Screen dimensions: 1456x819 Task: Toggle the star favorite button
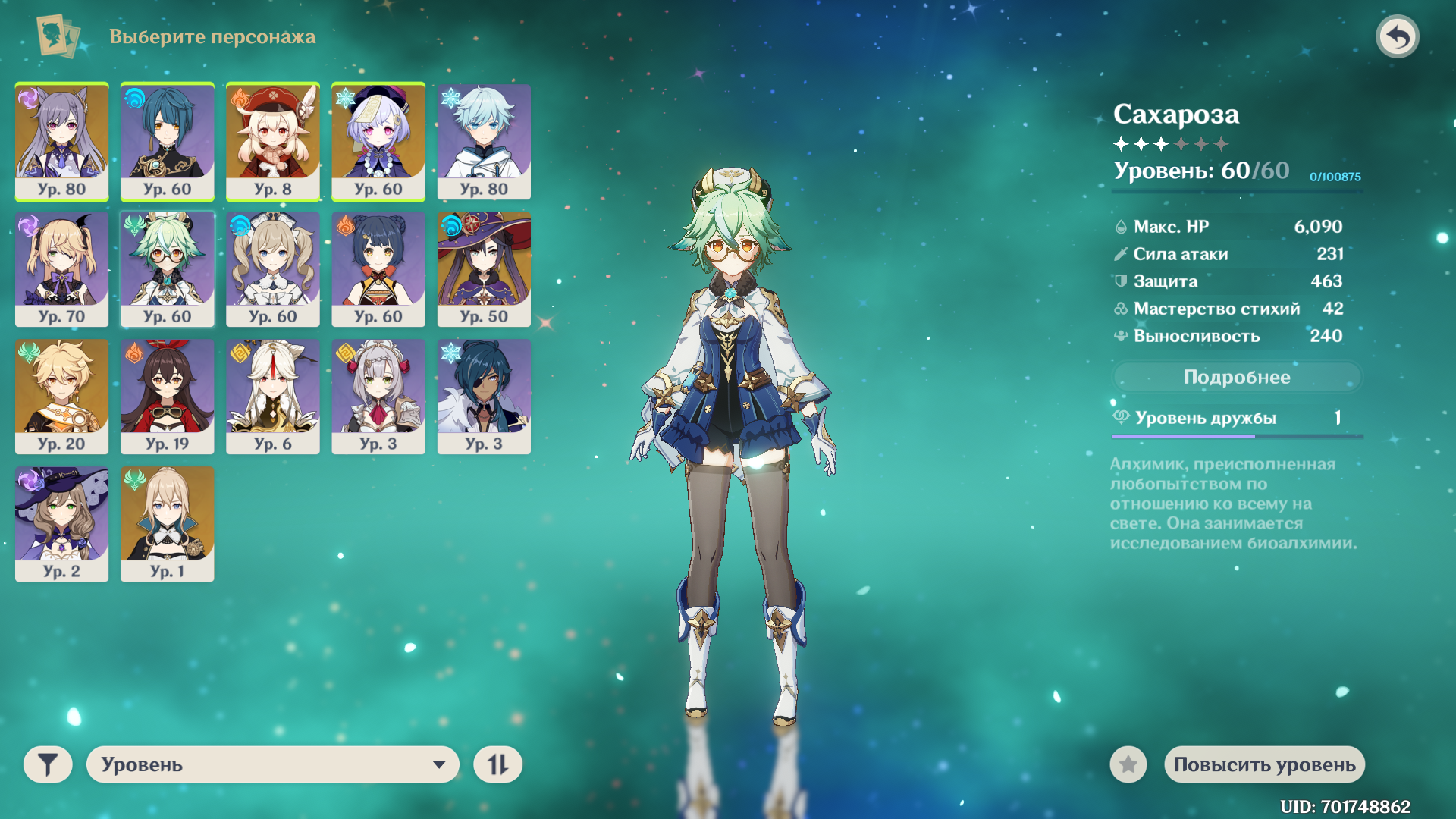point(1128,764)
